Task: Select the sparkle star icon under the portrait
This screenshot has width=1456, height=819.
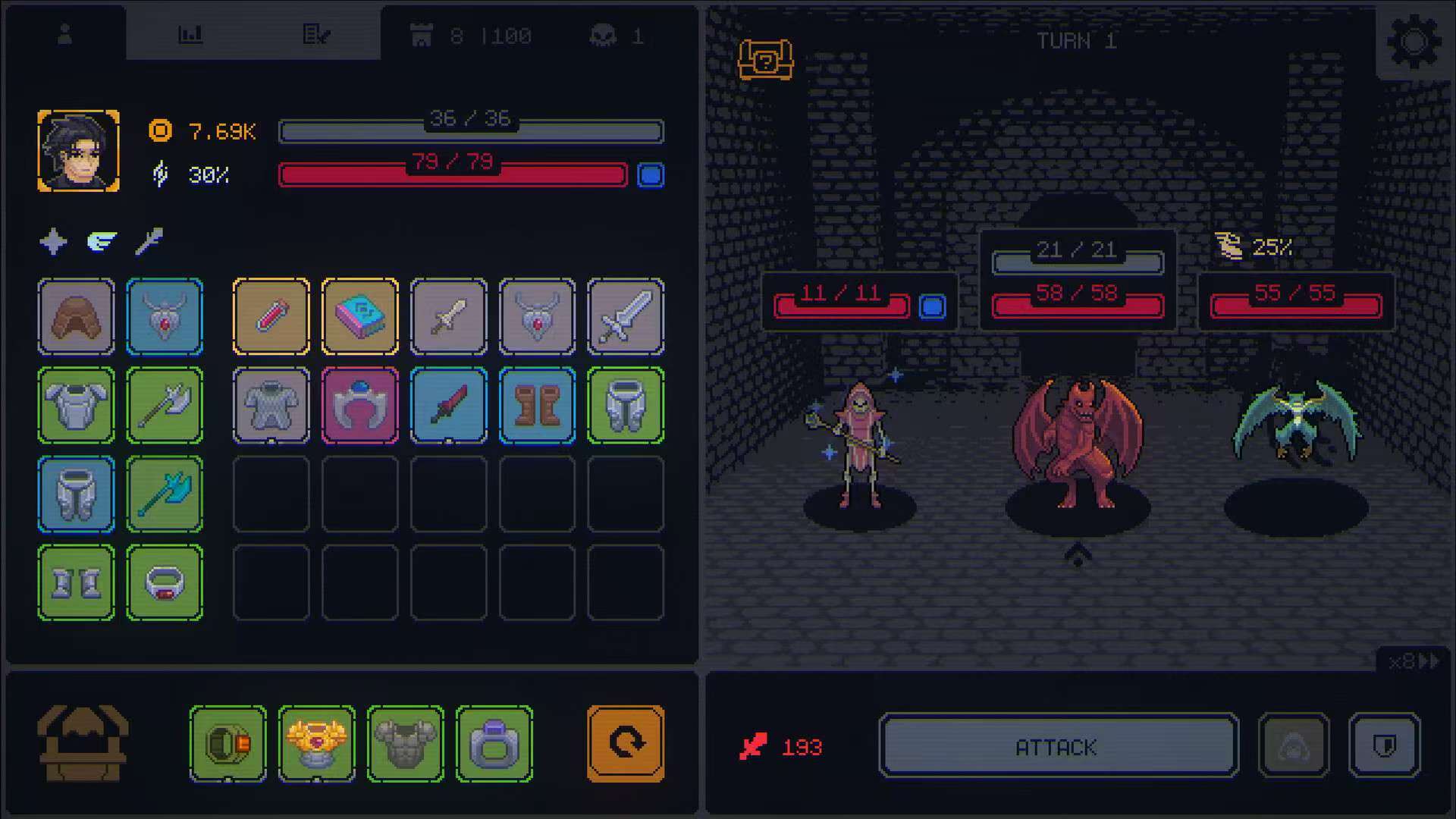Action: (53, 243)
